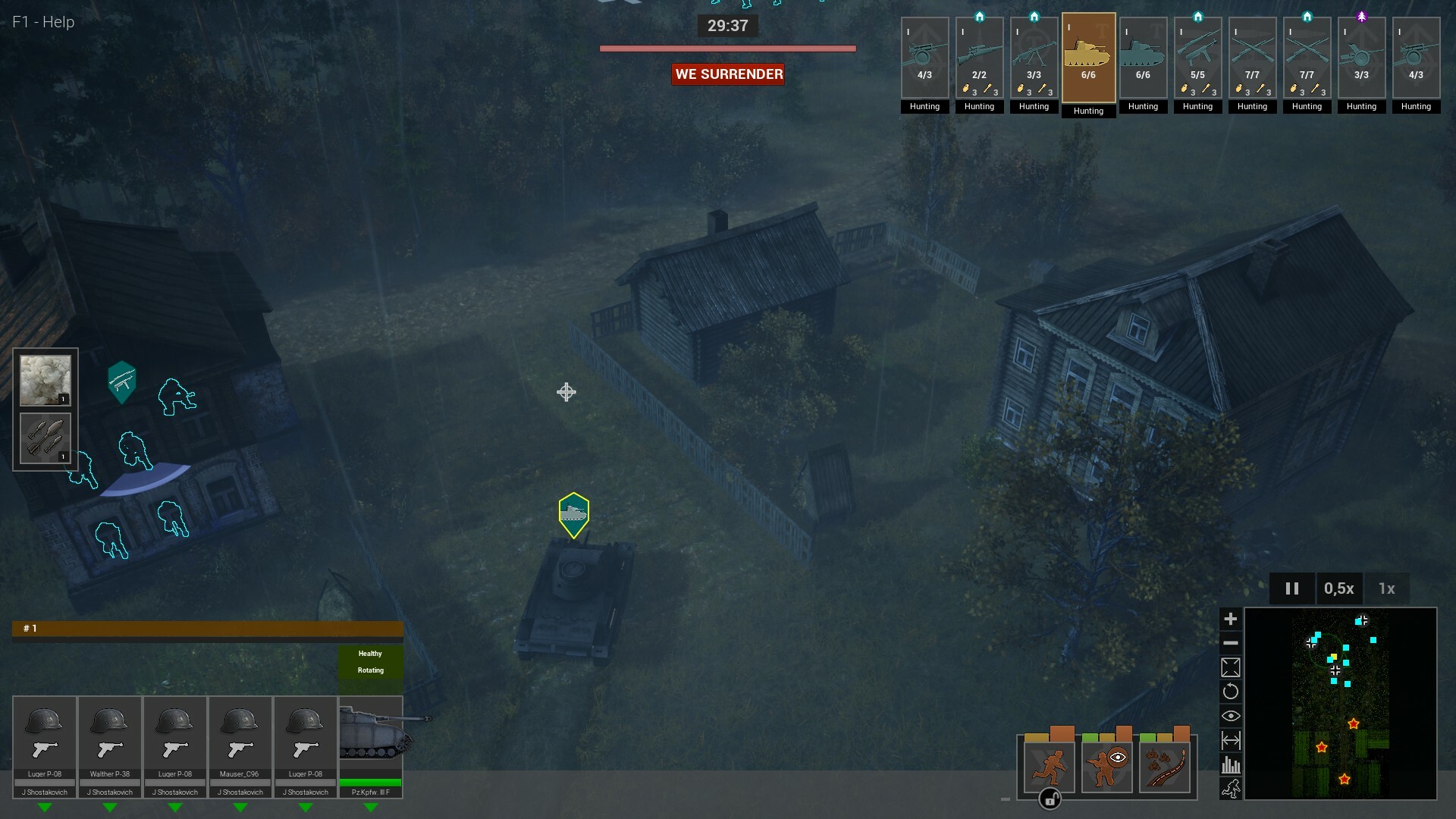Select the highlighted tank squad card 6/6

tap(1088, 57)
